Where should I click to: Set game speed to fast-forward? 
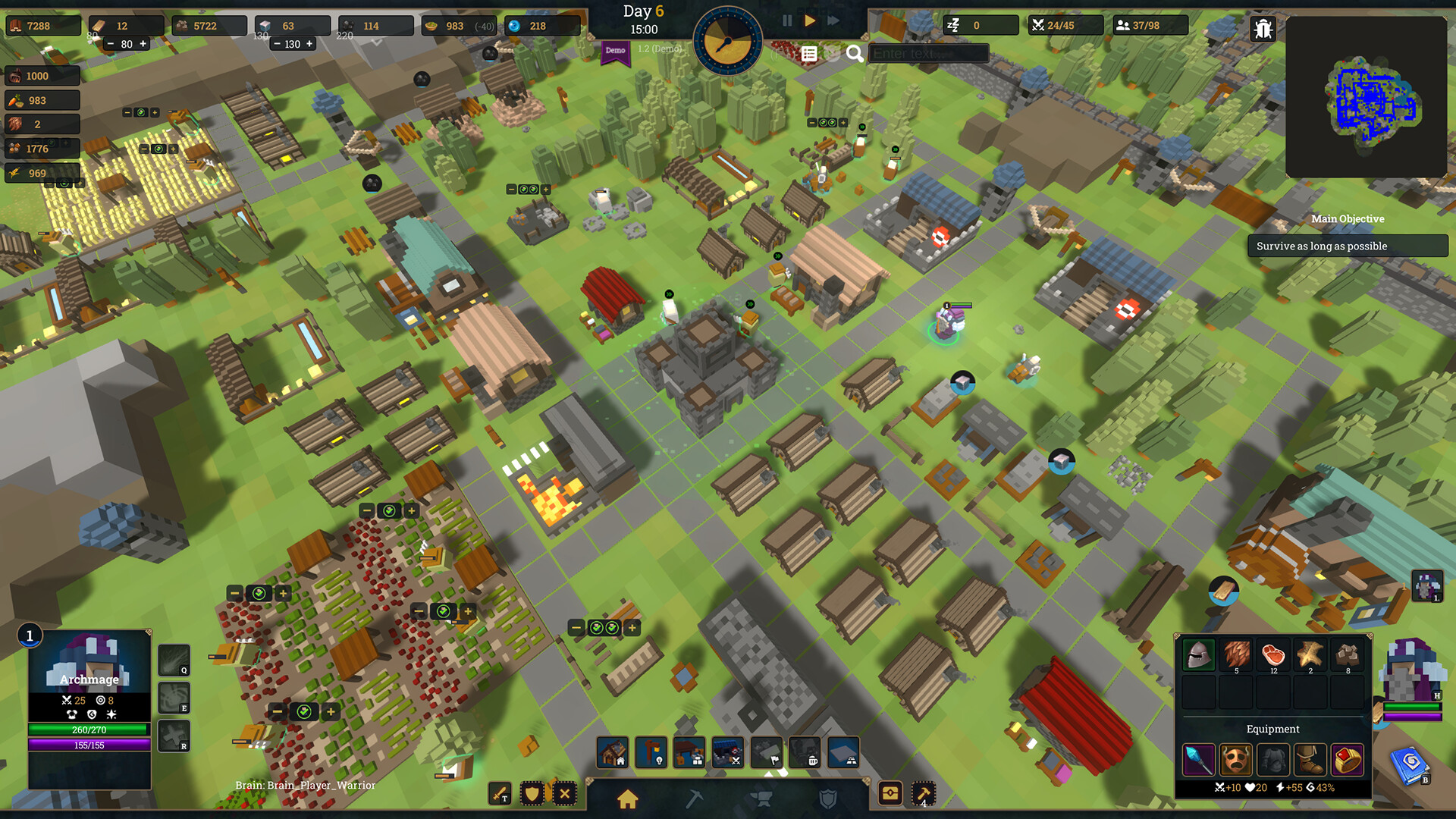click(833, 21)
